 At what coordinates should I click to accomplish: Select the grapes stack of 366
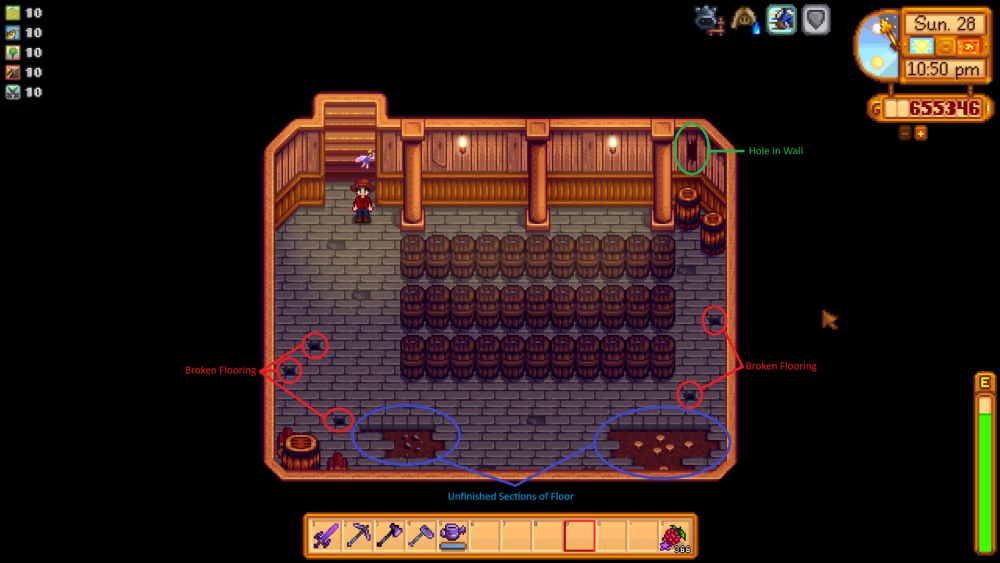coord(677,537)
